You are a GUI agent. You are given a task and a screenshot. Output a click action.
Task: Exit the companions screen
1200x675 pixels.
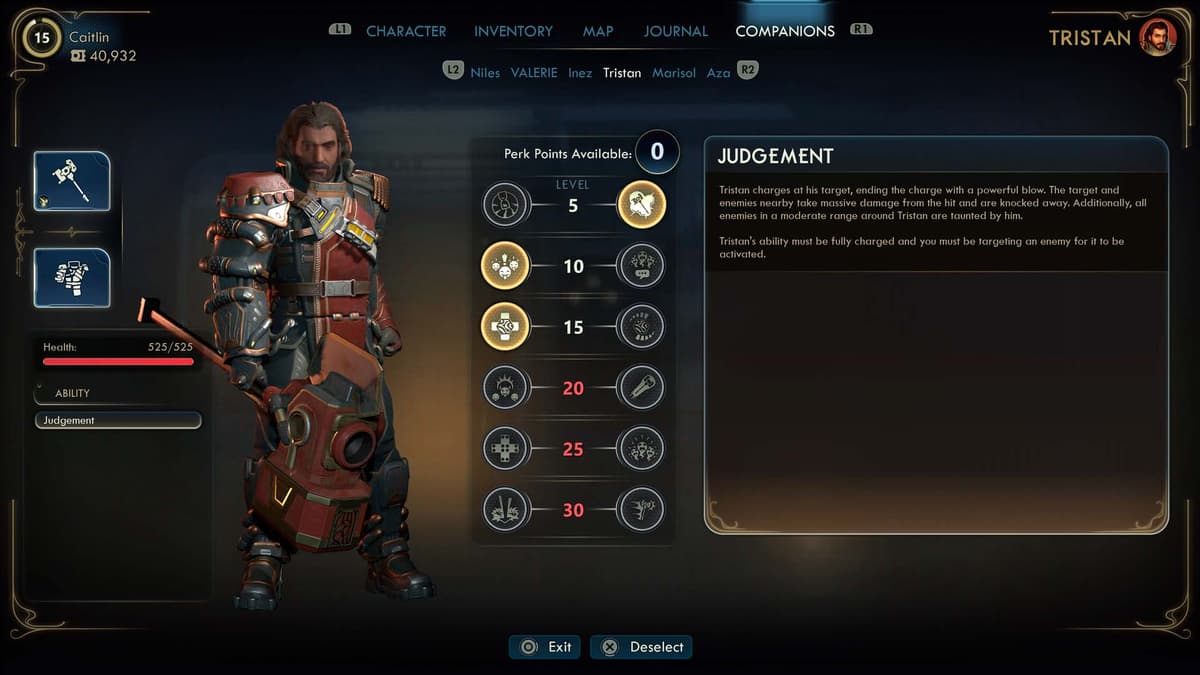(547, 647)
